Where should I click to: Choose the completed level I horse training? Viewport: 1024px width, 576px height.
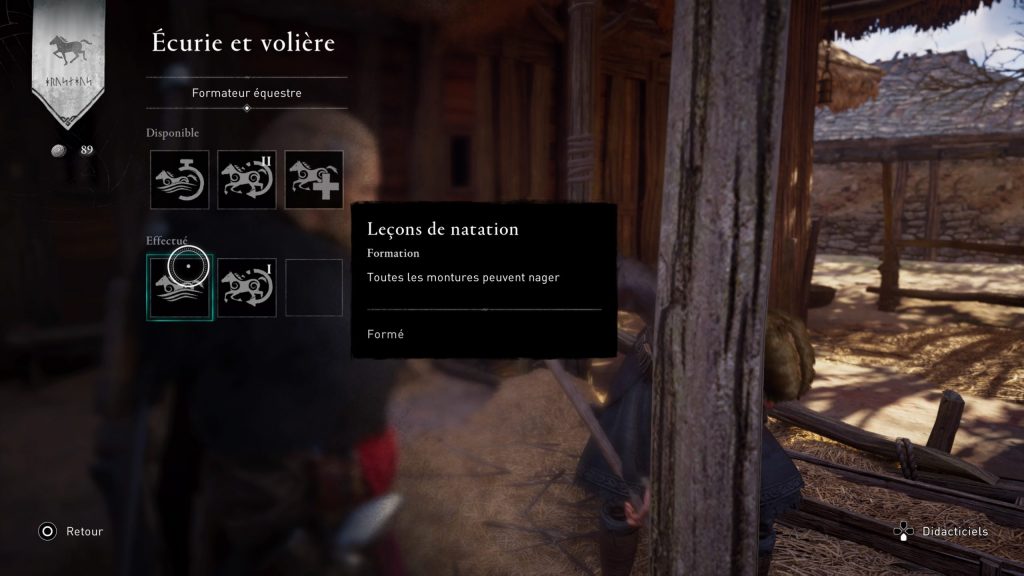pyautogui.click(x=247, y=288)
